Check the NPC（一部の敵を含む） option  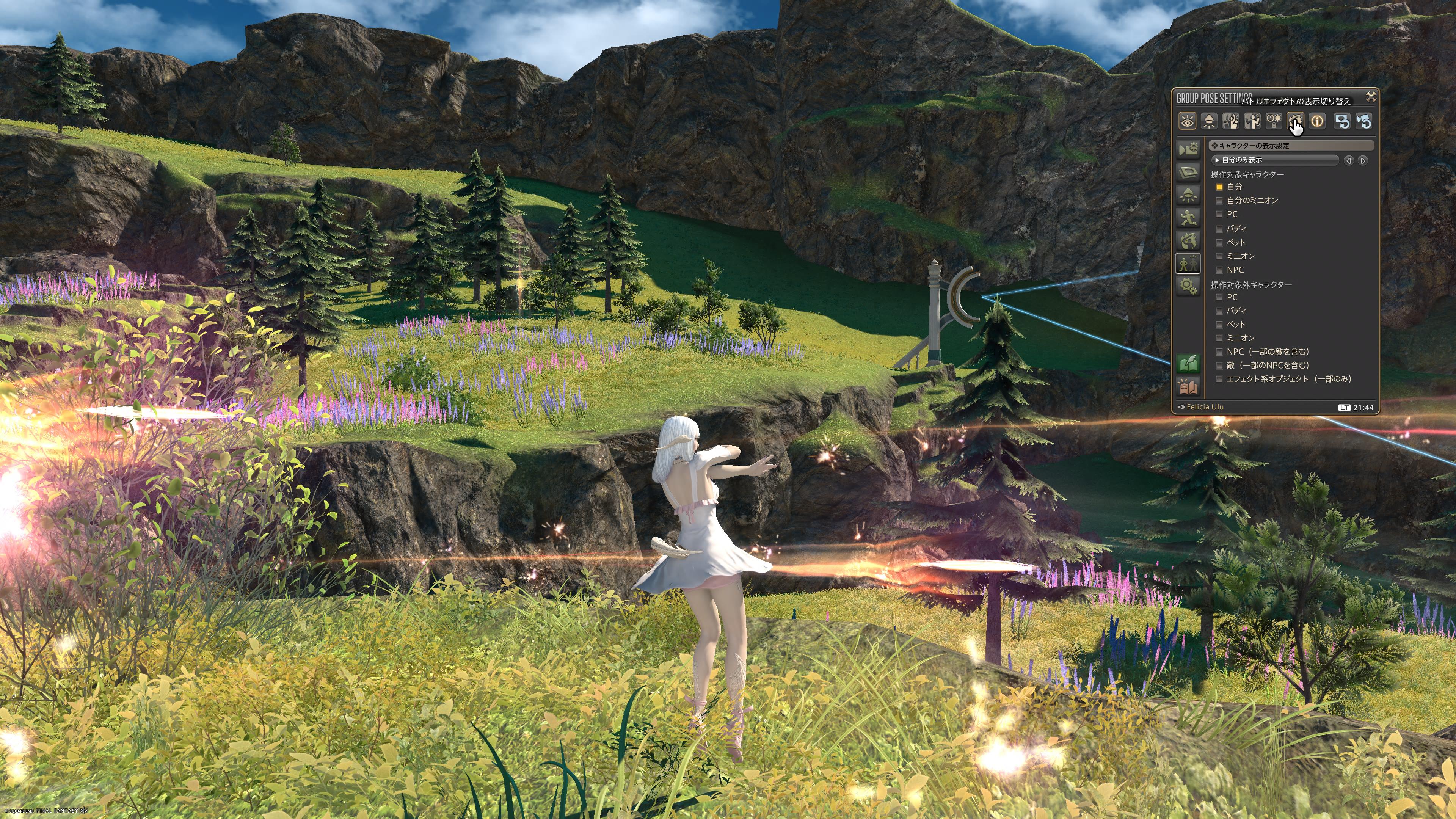[1219, 351]
